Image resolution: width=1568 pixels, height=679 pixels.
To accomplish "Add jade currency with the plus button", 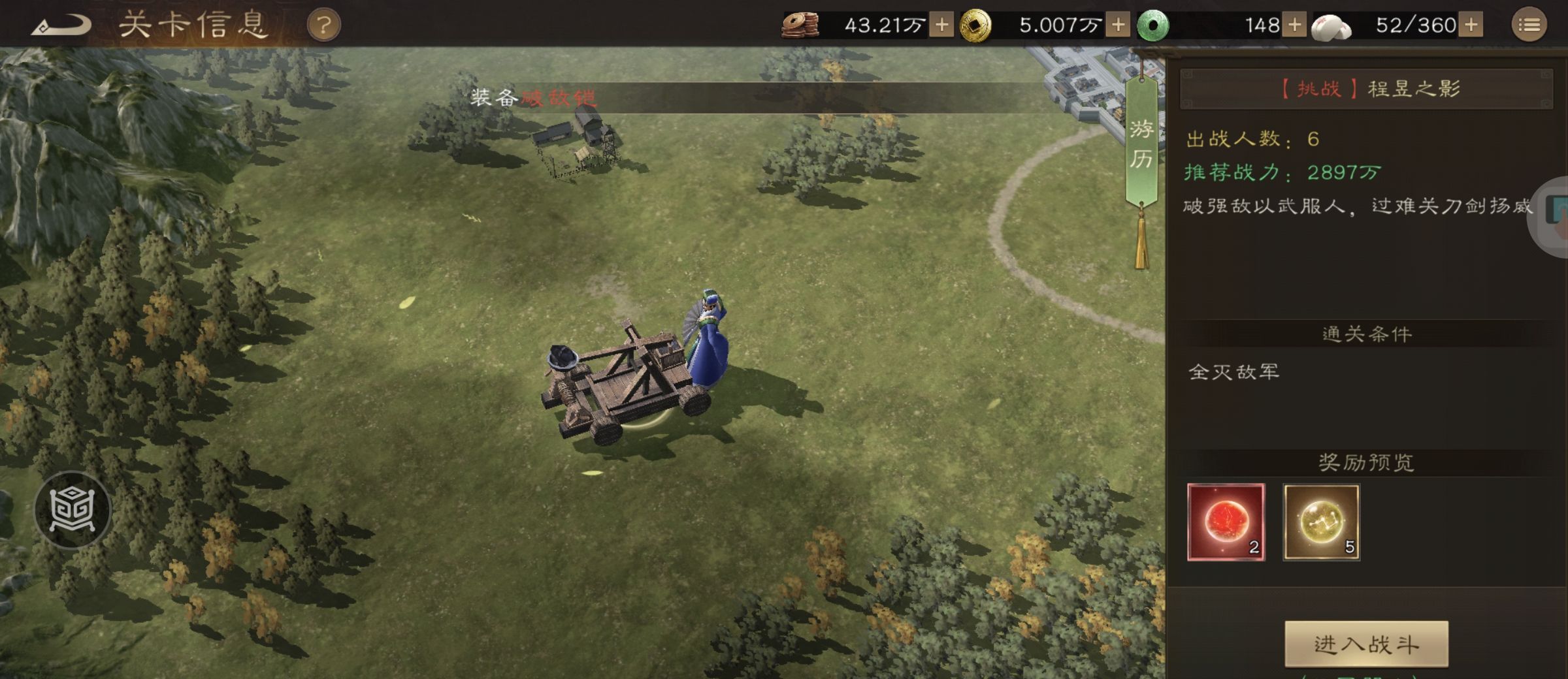I will (x=1294, y=25).
